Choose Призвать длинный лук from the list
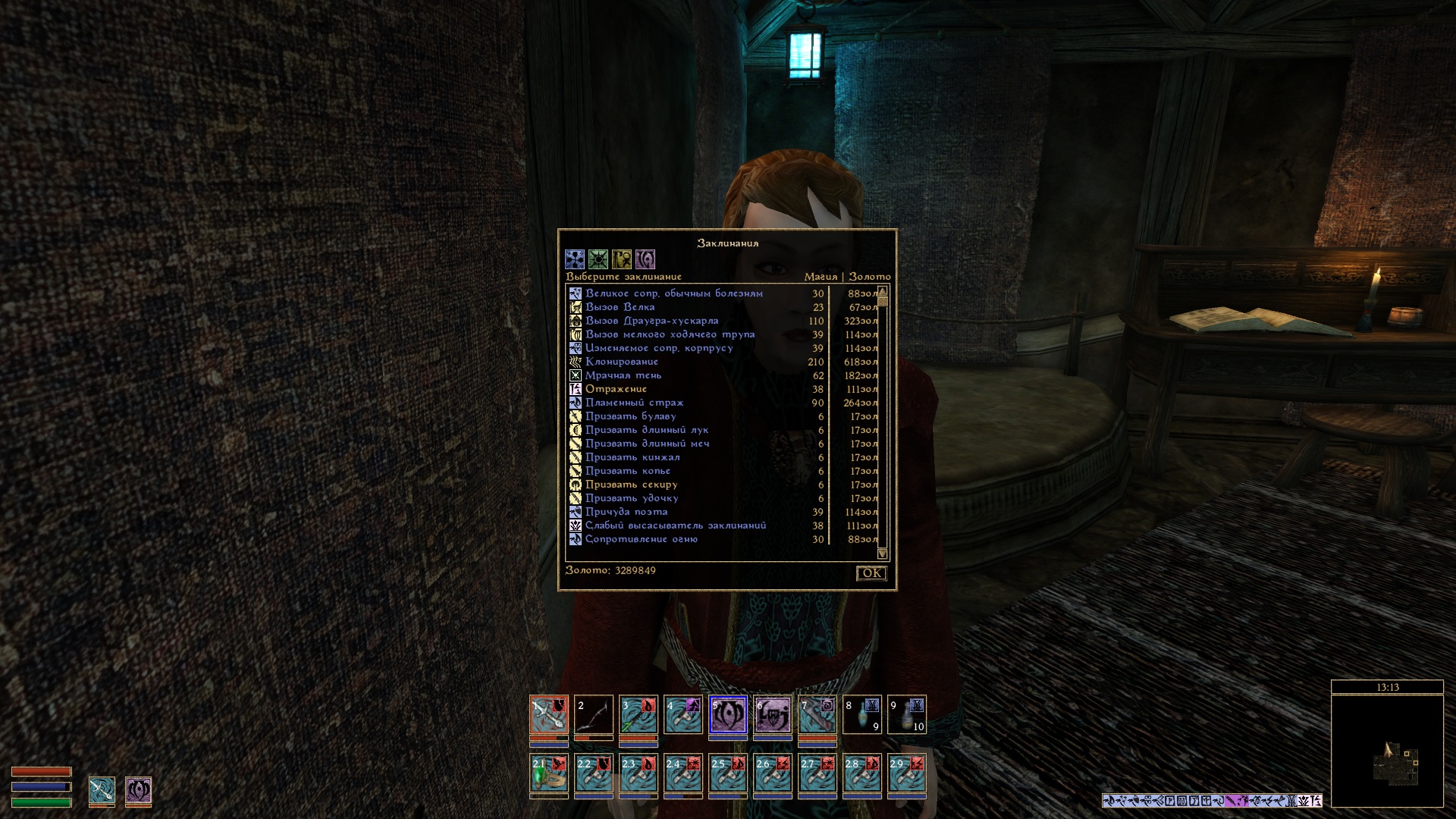The image size is (1456, 819). point(646,430)
